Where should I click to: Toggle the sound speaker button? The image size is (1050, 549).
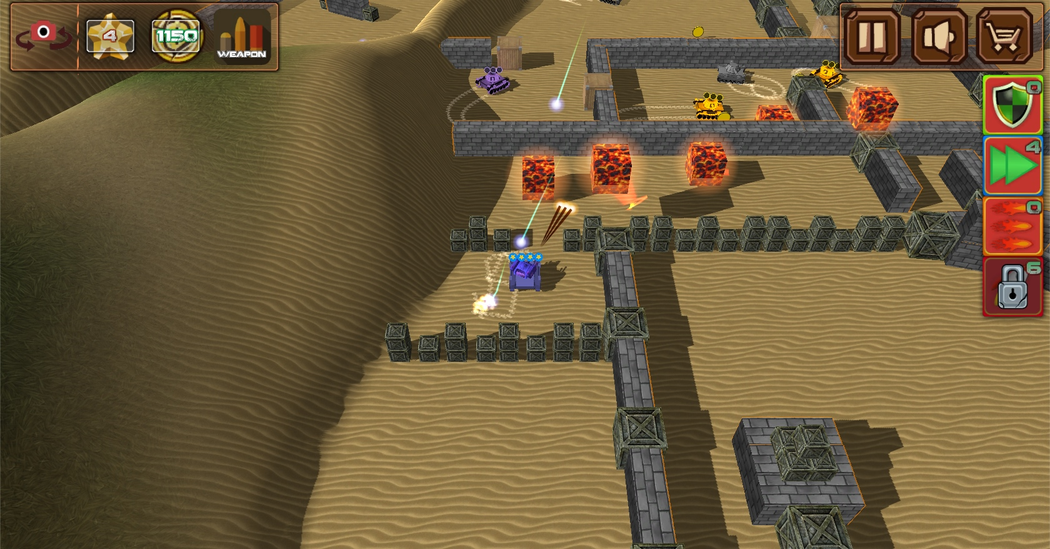(939, 38)
